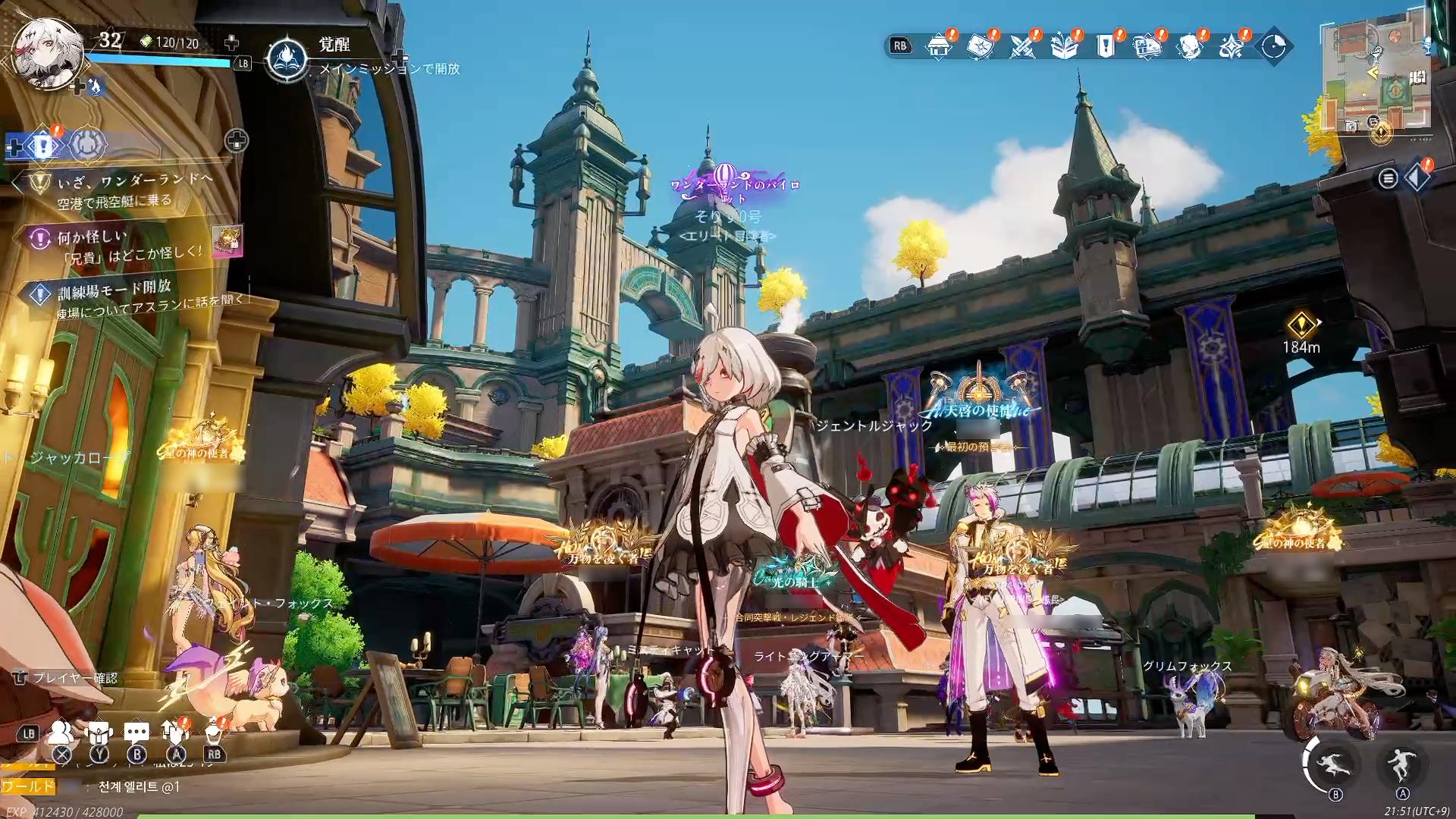Open the いざ、ワンダーランドへ main quest

[135, 181]
